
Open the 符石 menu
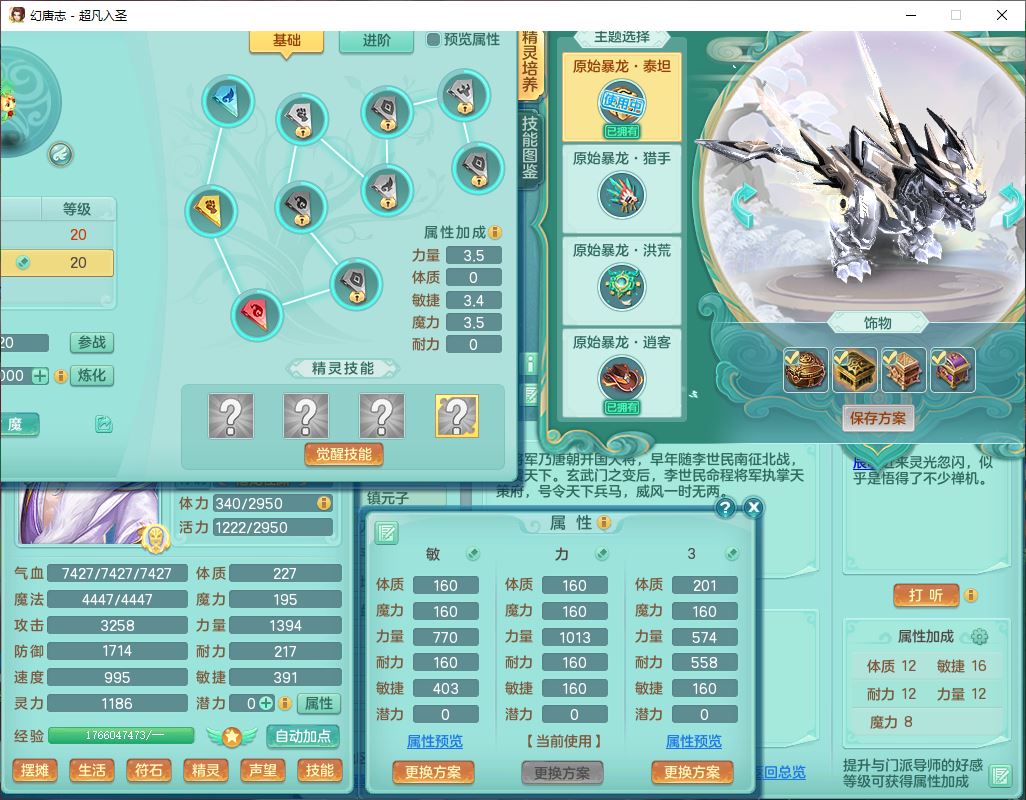(149, 771)
